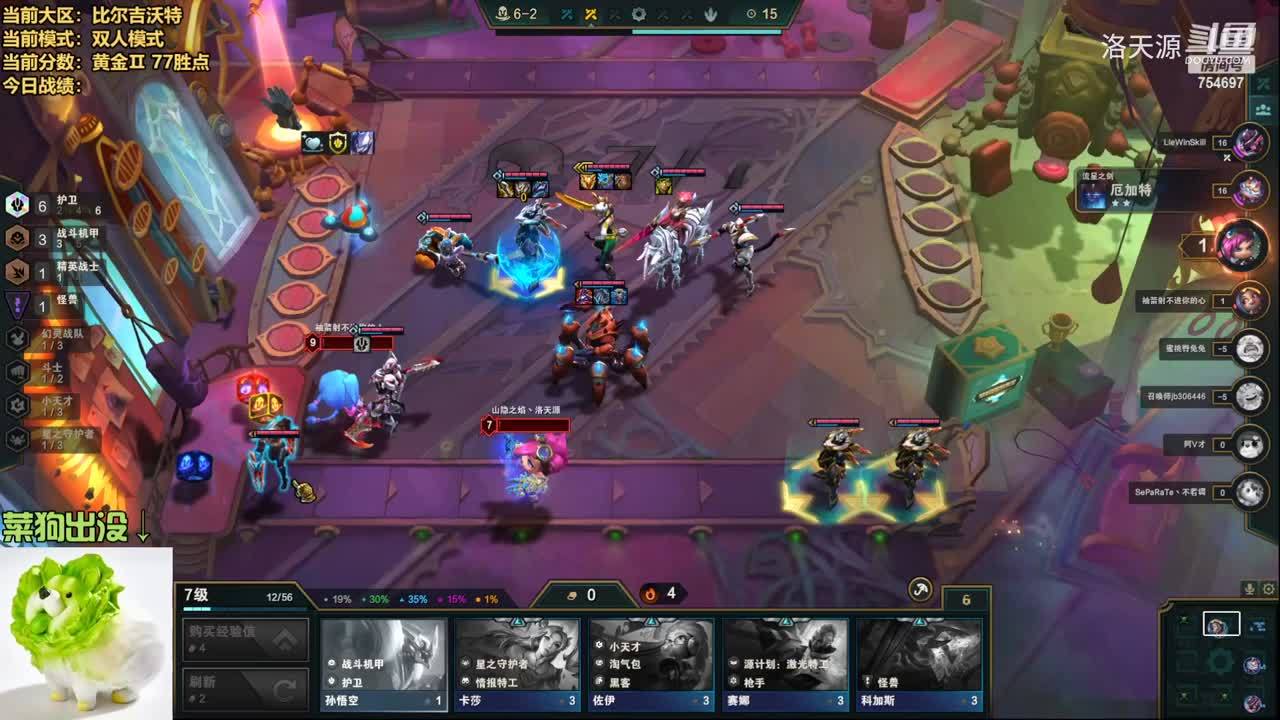Viewport: 1280px width, 720px height.
Task: Purchase the 卡莎 shop card
Action: click(517, 663)
